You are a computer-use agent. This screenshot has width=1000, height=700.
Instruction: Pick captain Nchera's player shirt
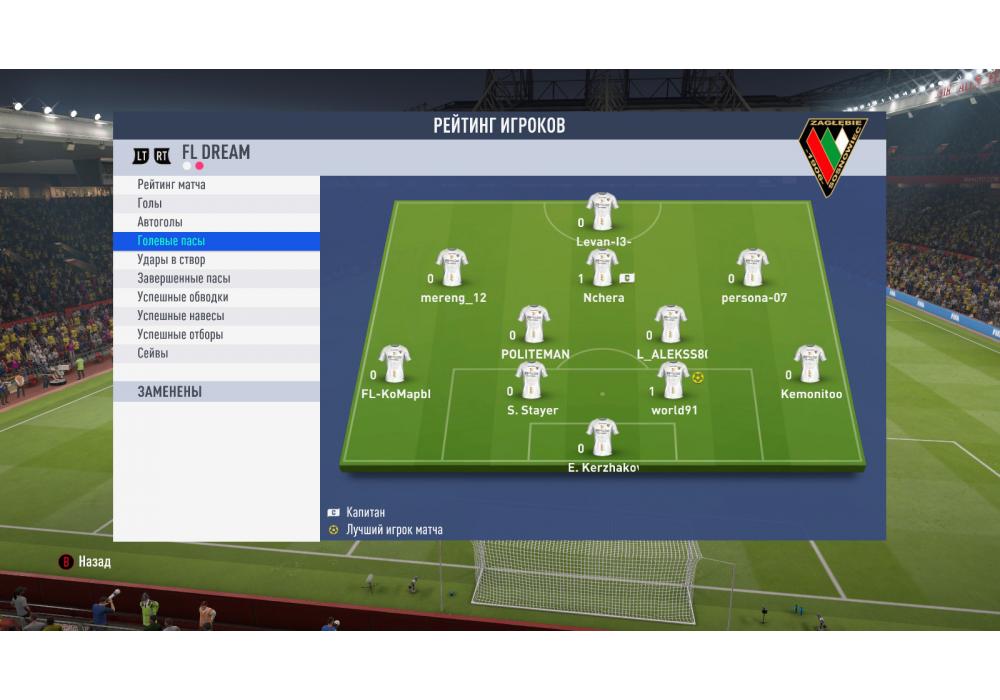tap(602, 267)
